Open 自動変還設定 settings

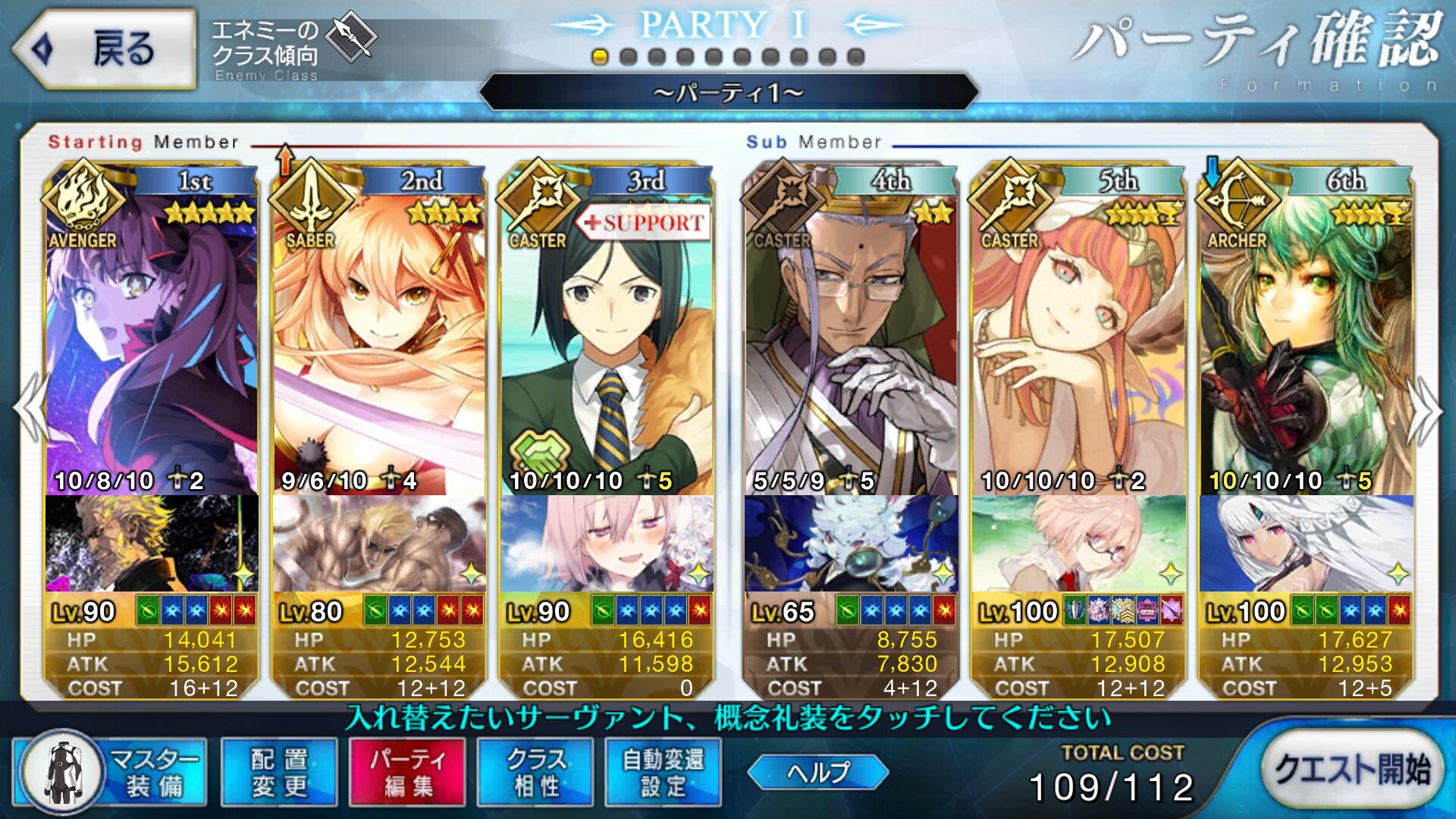point(663,772)
